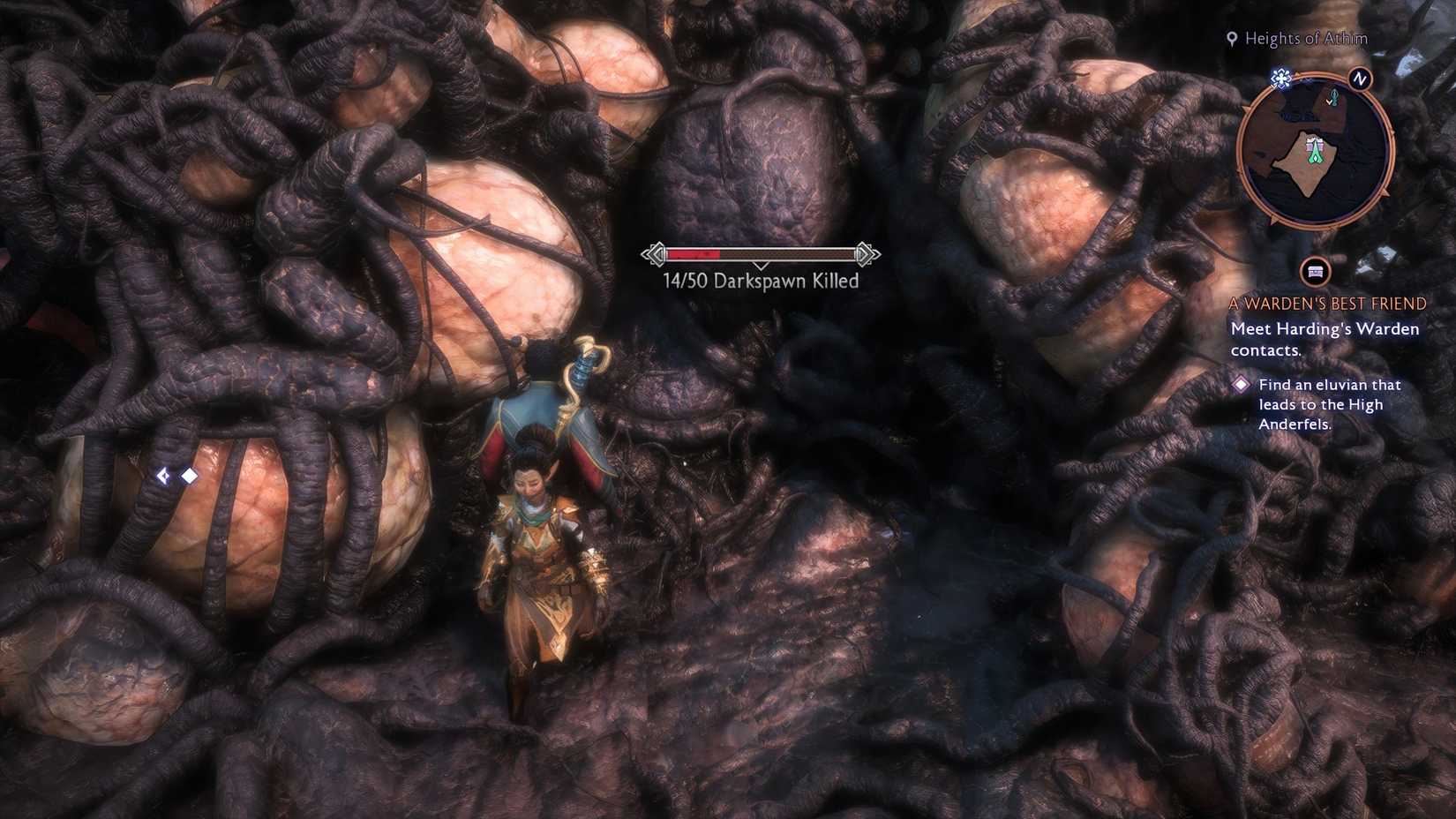
Task: Click the compass N indicator on the minimap
Action: tap(1359, 79)
